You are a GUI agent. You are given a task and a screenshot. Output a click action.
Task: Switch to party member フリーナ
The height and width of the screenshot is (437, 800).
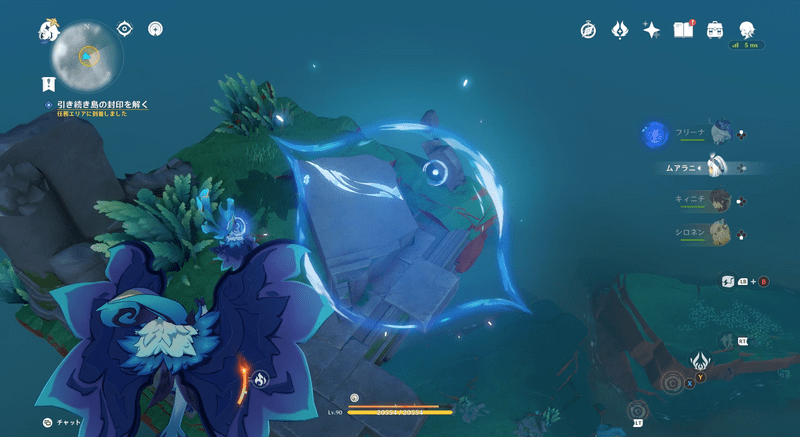[x=717, y=133]
